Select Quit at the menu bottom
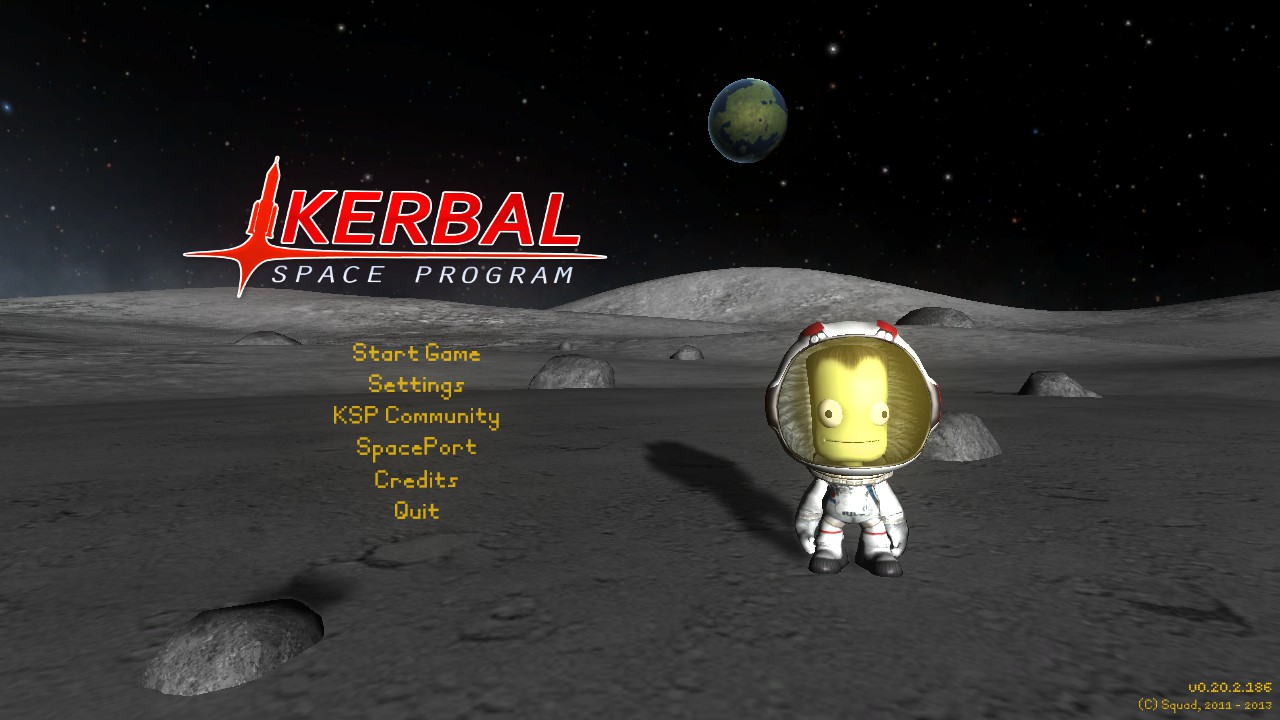Viewport: 1280px width, 720px height. pos(416,511)
